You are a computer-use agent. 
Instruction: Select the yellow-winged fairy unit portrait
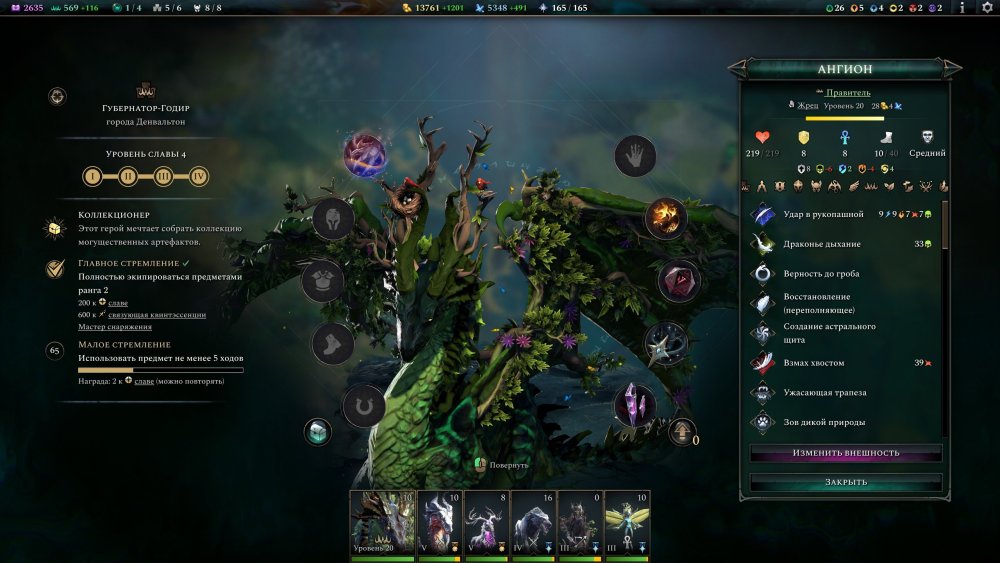pos(627,523)
